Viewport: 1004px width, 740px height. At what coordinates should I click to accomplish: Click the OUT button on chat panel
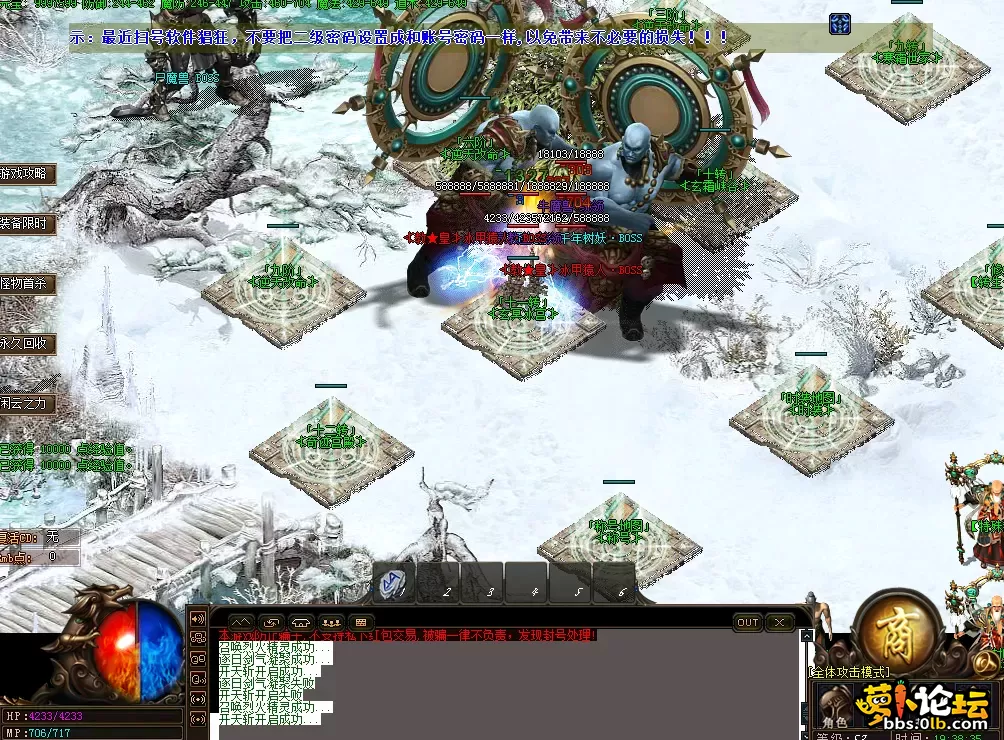tap(748, 622)
